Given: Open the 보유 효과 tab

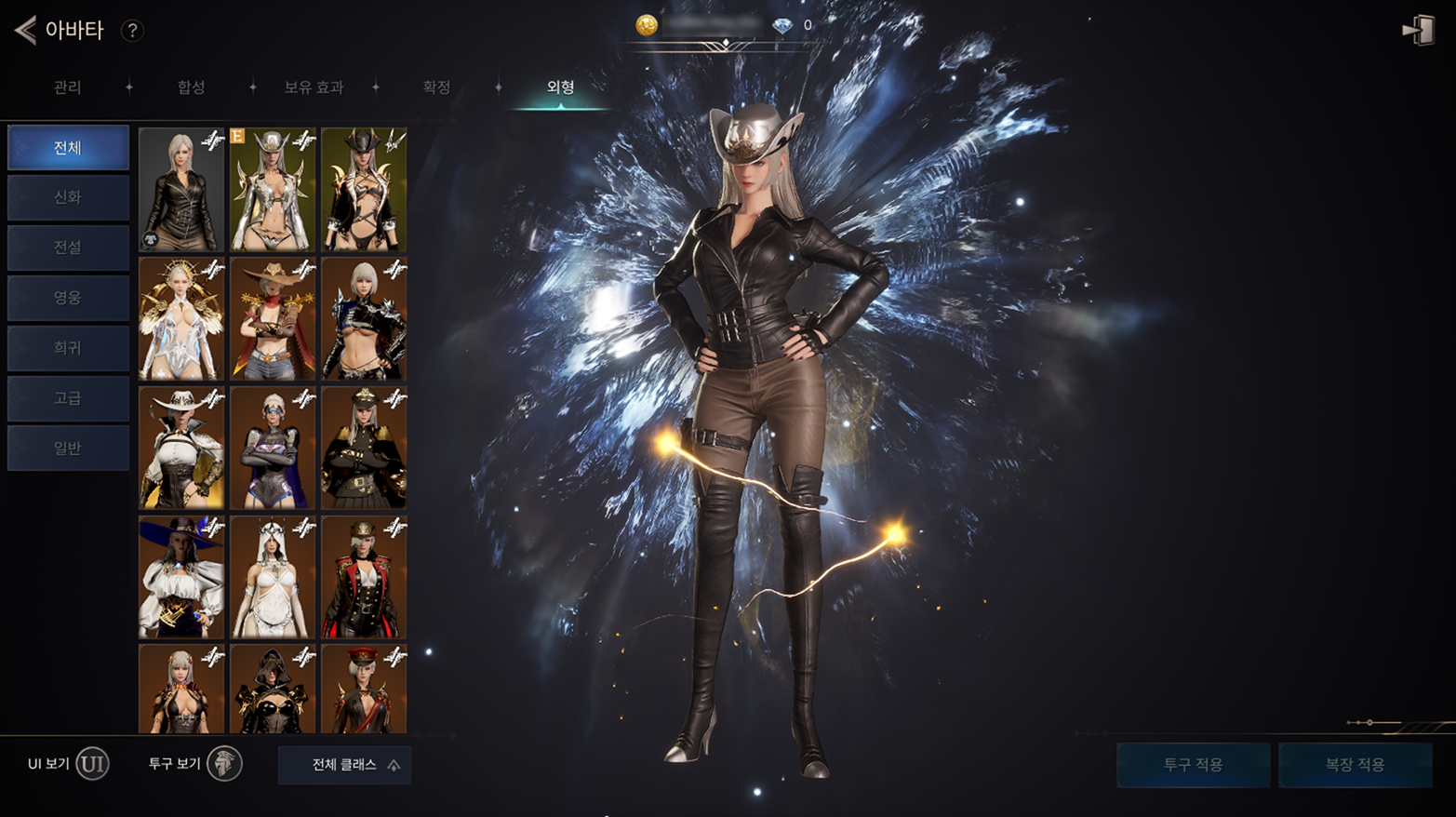Looking at the screenshot, I should [314, 87].
